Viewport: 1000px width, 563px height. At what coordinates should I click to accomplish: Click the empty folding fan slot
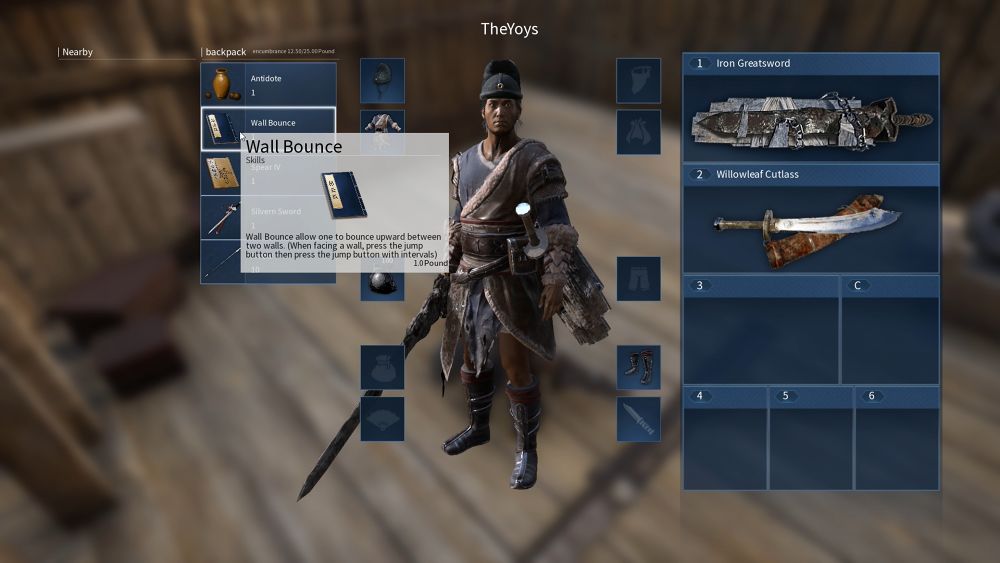point(382,419)
